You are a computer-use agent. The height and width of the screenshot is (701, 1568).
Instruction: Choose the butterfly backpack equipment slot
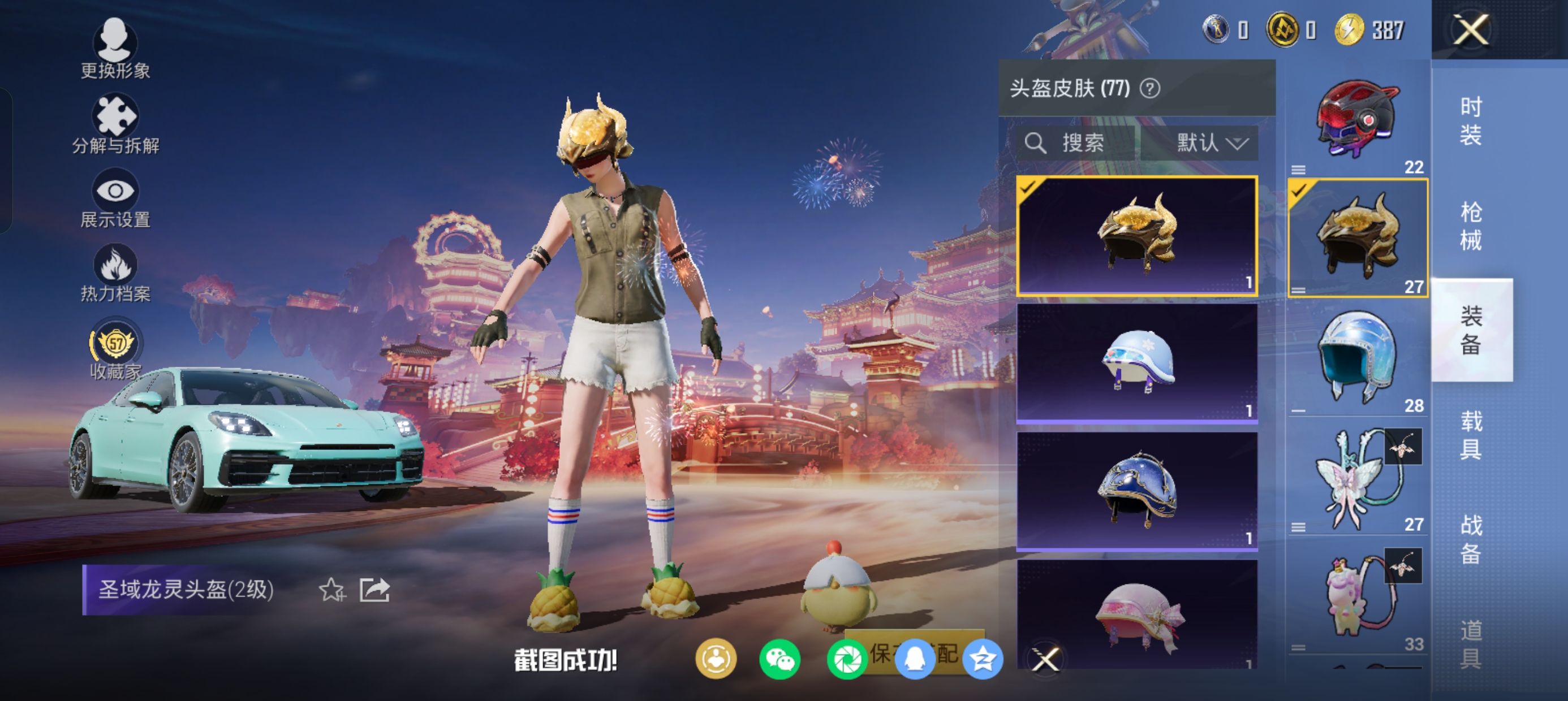point(1358,478)
